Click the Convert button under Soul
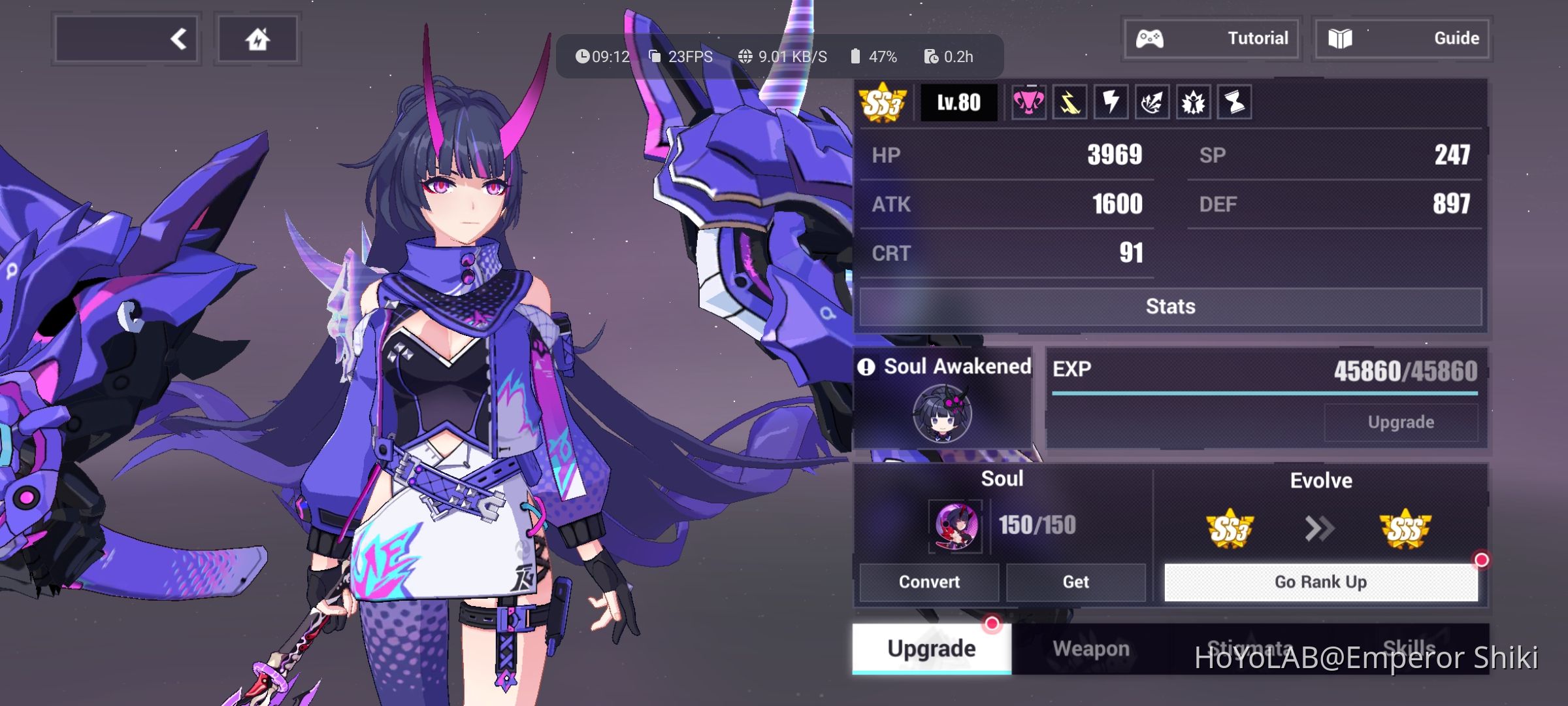Screen dimensions: 1568x706 (x=928, y=581)
